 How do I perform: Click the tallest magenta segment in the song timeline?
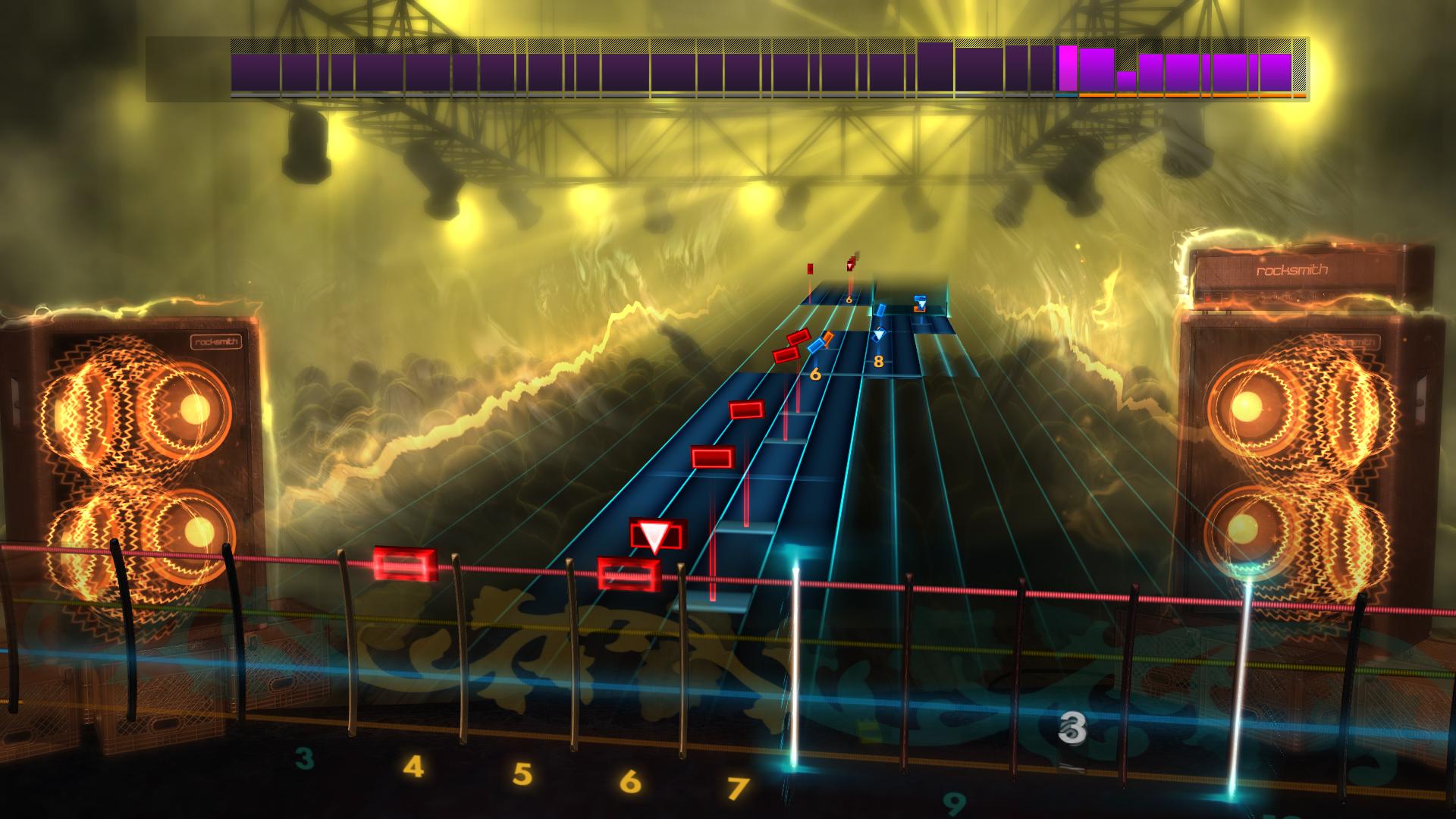point(1068,67)
